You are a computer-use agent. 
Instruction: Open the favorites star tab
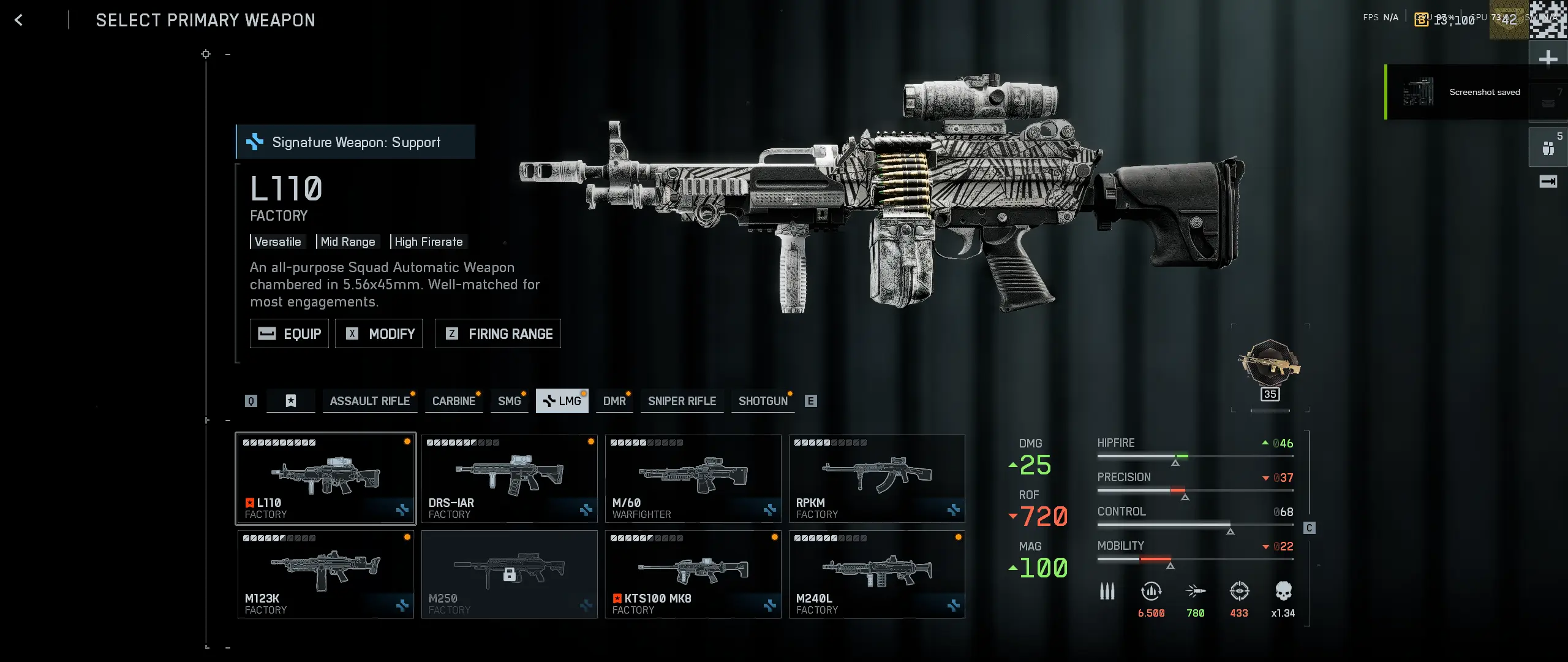291,401
